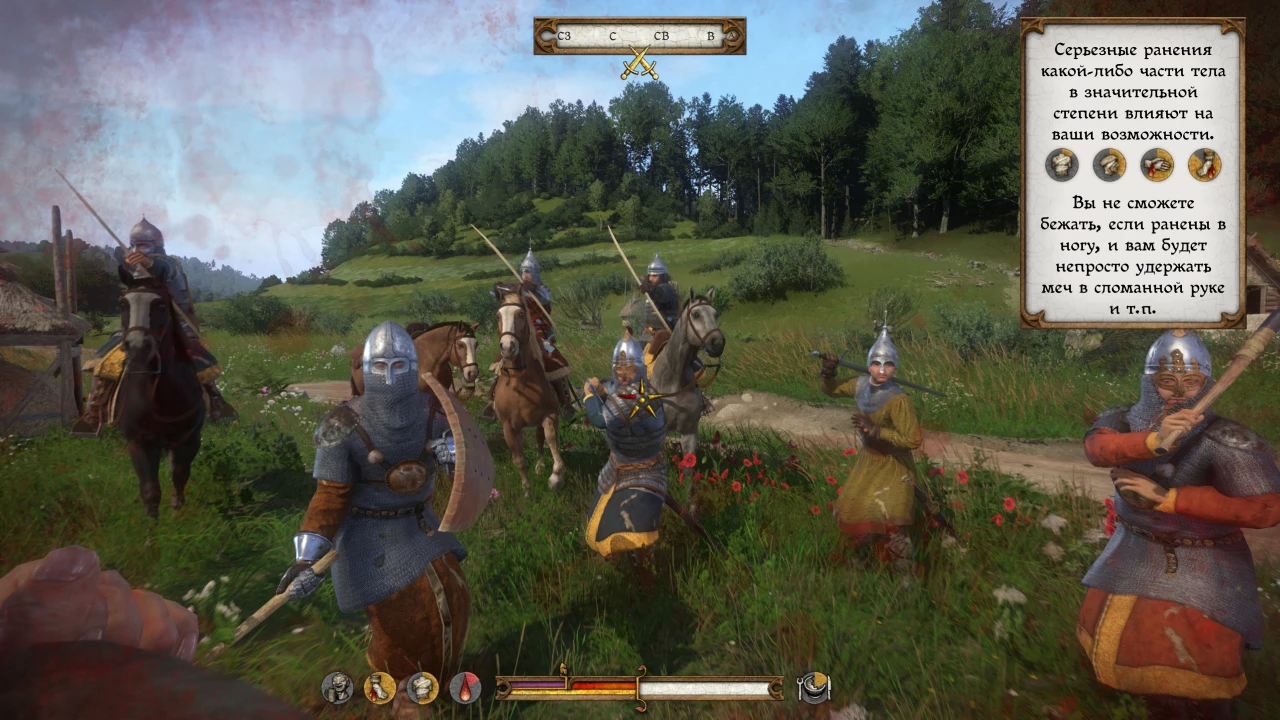Open the nourishment bowl-and-cutlery icon
This screenshot has width=1280, height=720.
tap(814, 687)
